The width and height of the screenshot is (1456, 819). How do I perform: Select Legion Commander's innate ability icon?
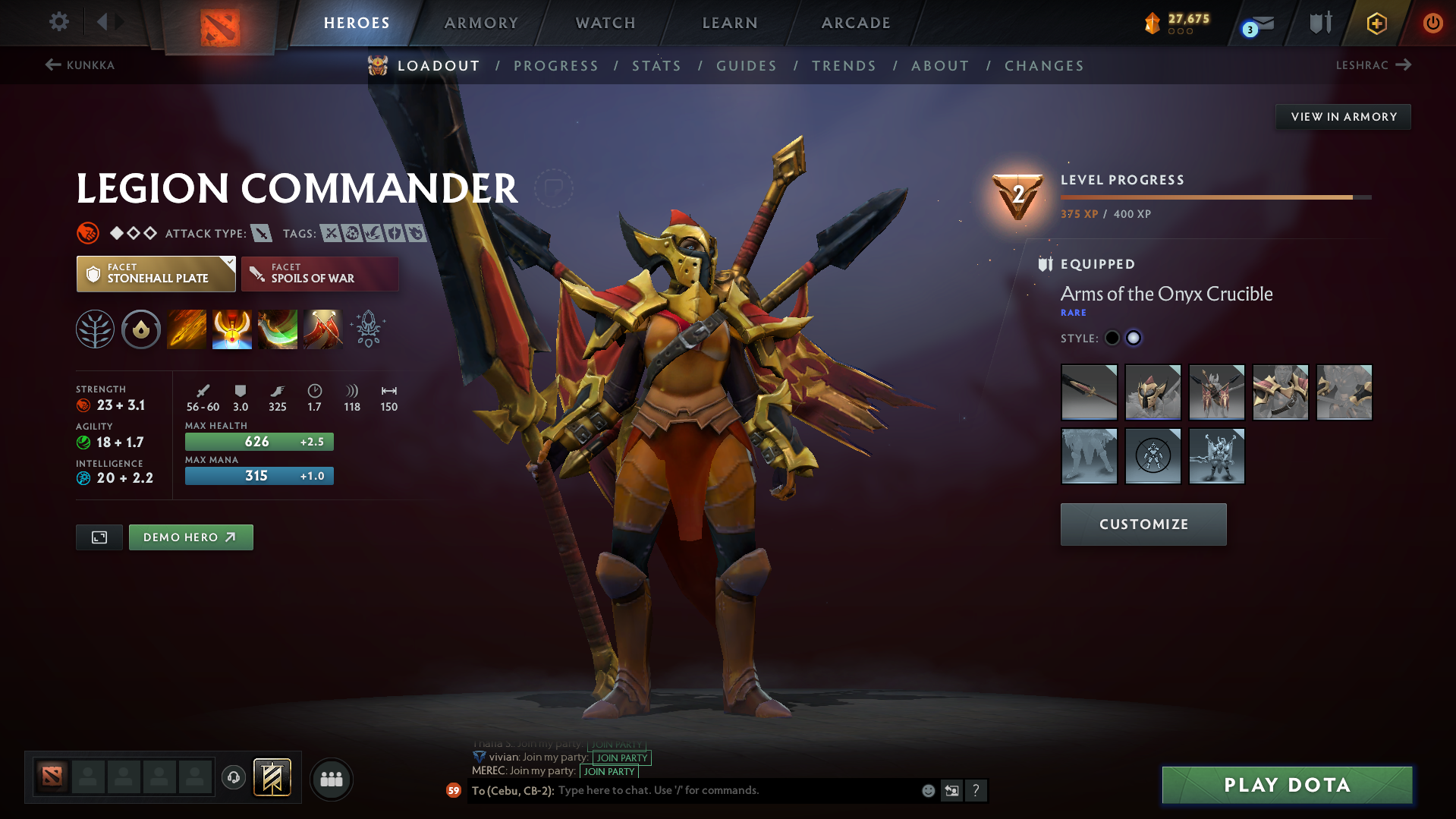coord(95,329)
